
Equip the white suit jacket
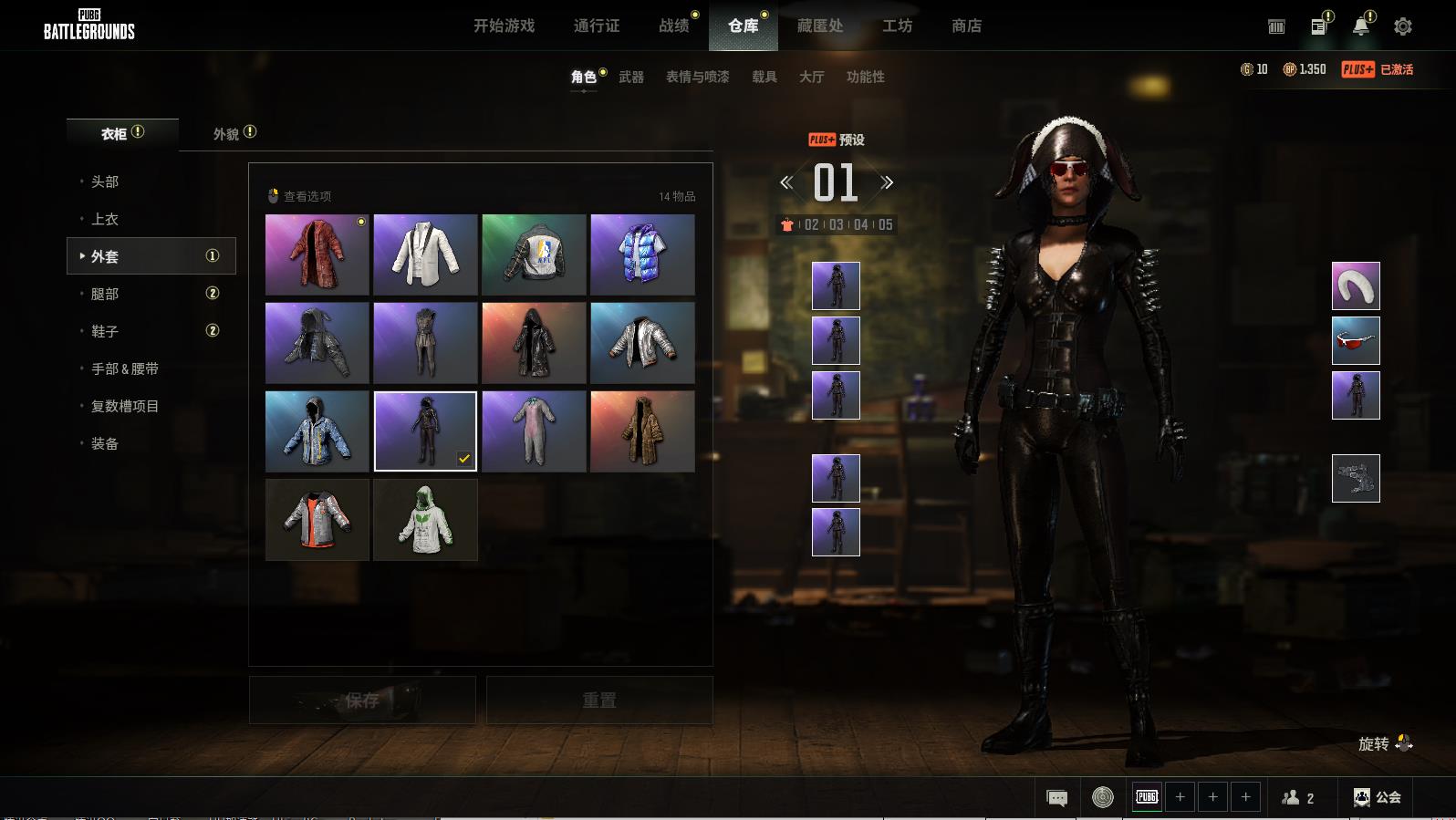425,254
